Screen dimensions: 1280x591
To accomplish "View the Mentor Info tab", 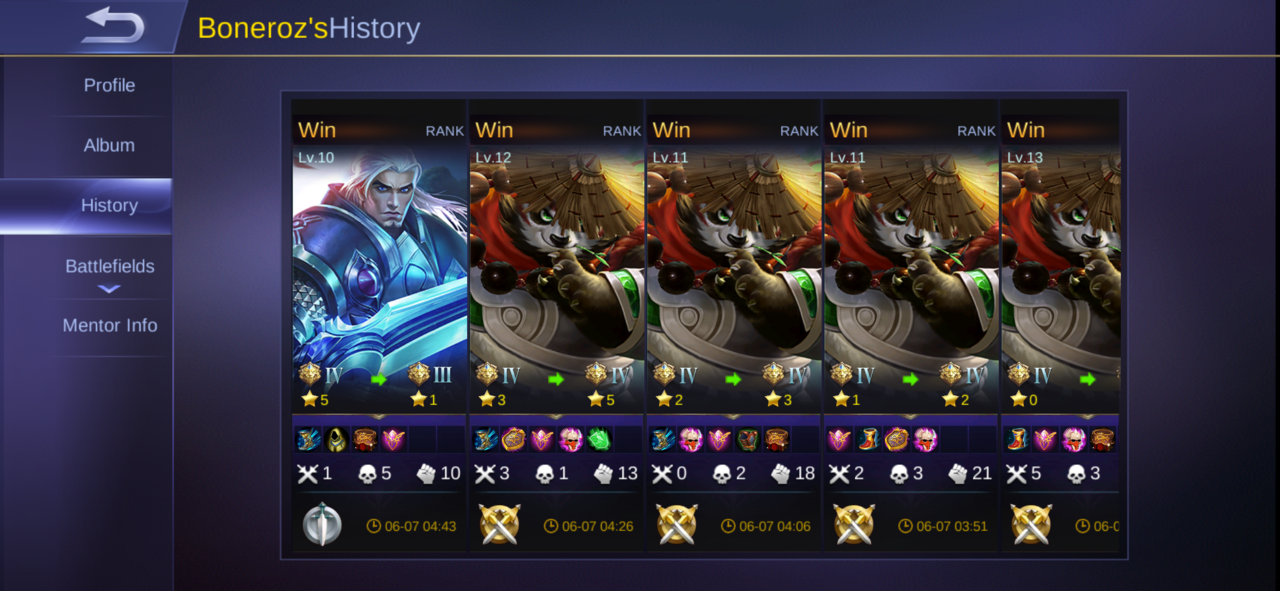I will pos(109,326).
